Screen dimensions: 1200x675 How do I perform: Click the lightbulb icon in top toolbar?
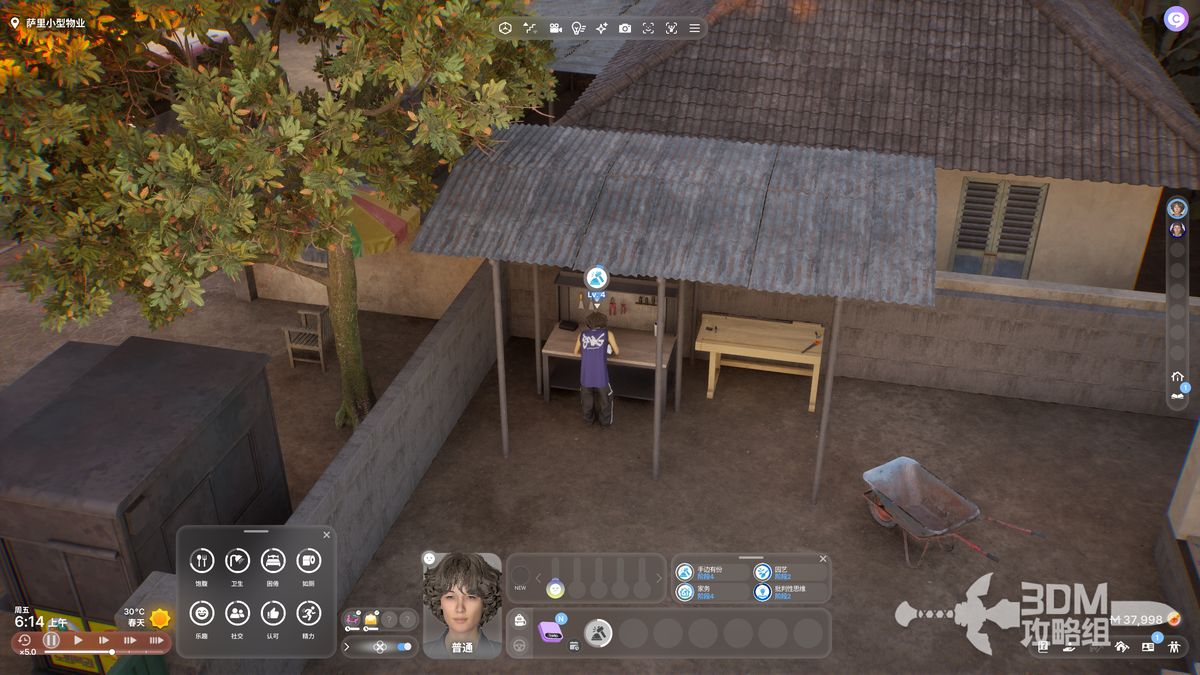(578, 28)
